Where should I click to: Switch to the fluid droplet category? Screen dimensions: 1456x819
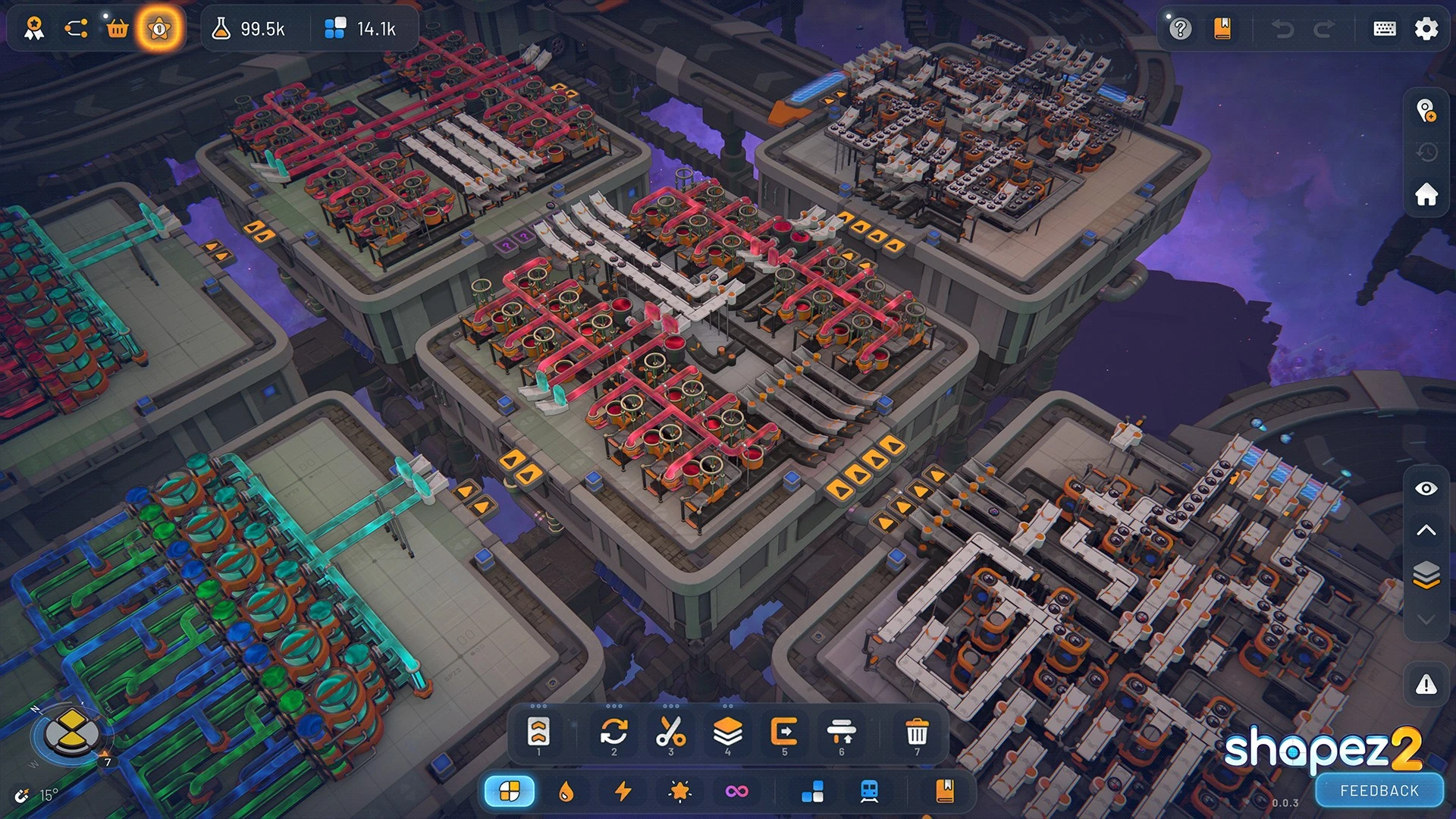[566, 792]
